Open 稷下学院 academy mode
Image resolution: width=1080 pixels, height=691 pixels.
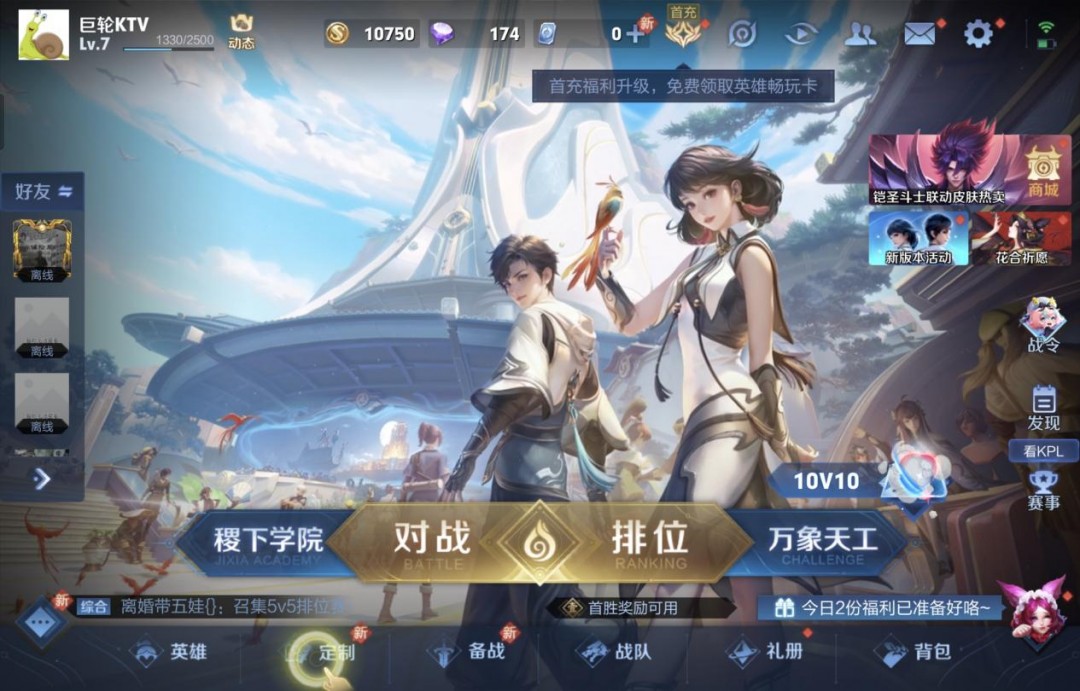268,543
